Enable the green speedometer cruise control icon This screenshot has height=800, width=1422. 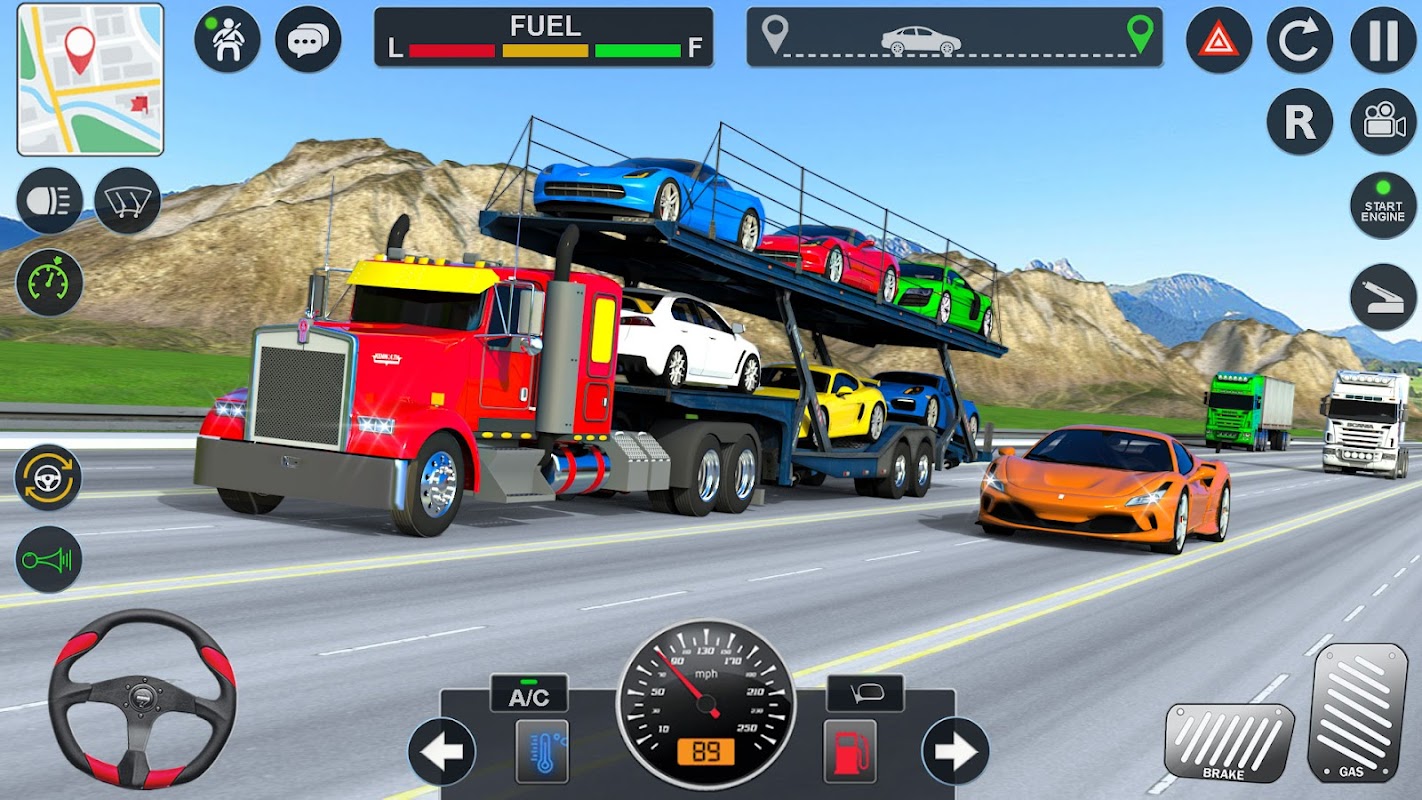tap(49, 283)
